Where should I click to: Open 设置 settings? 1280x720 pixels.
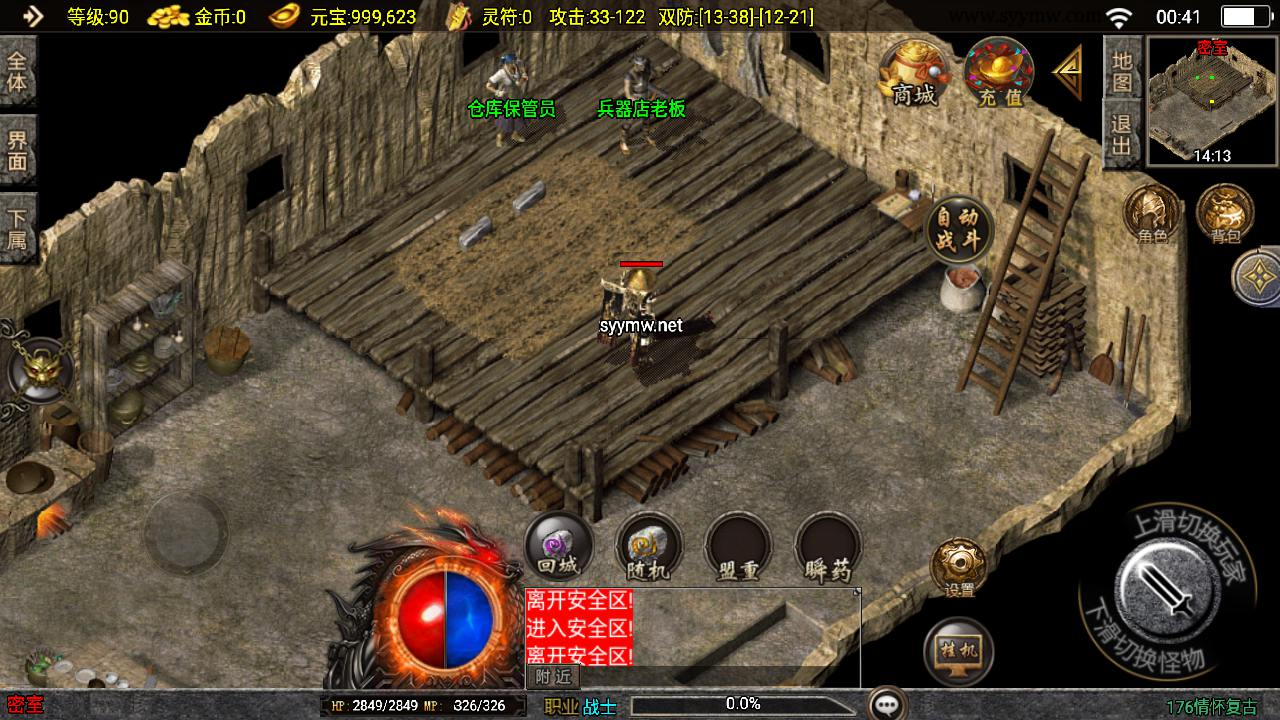(x=959, y=569)
